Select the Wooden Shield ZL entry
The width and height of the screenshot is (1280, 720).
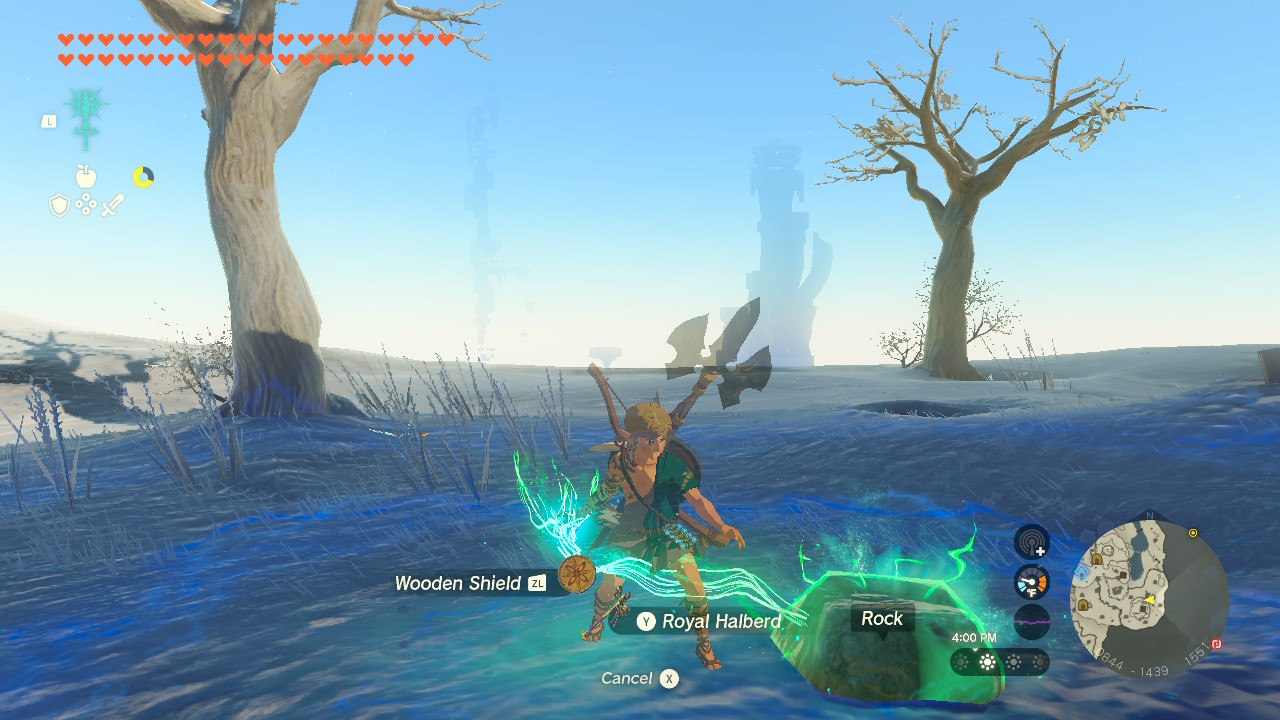coord(467,583)
